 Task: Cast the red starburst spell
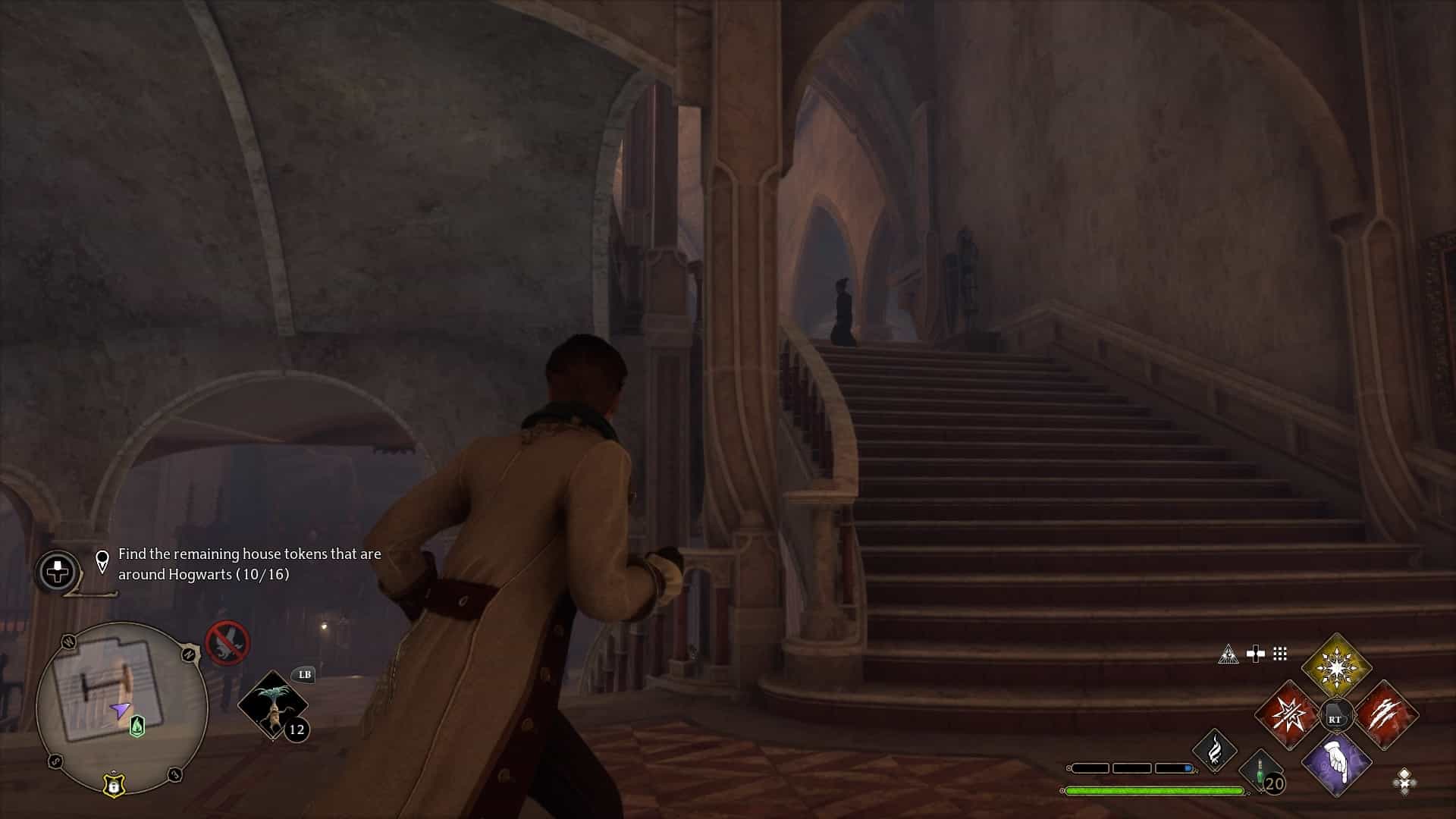pyautogui.click(x=1288, y=716)
